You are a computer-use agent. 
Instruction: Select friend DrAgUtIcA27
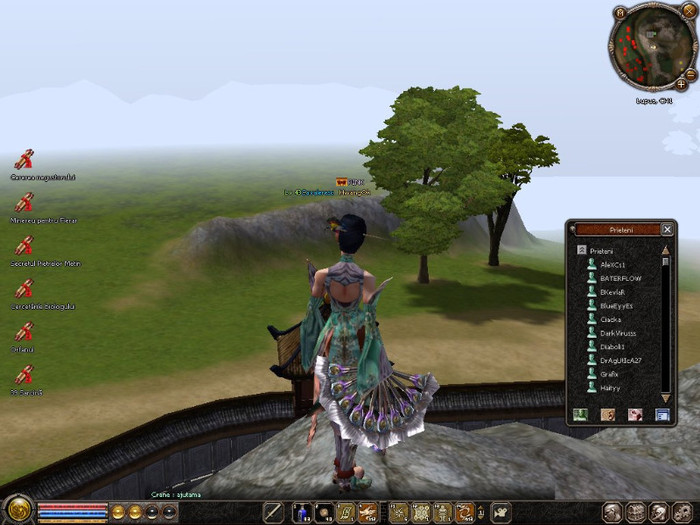pos(620,360)
